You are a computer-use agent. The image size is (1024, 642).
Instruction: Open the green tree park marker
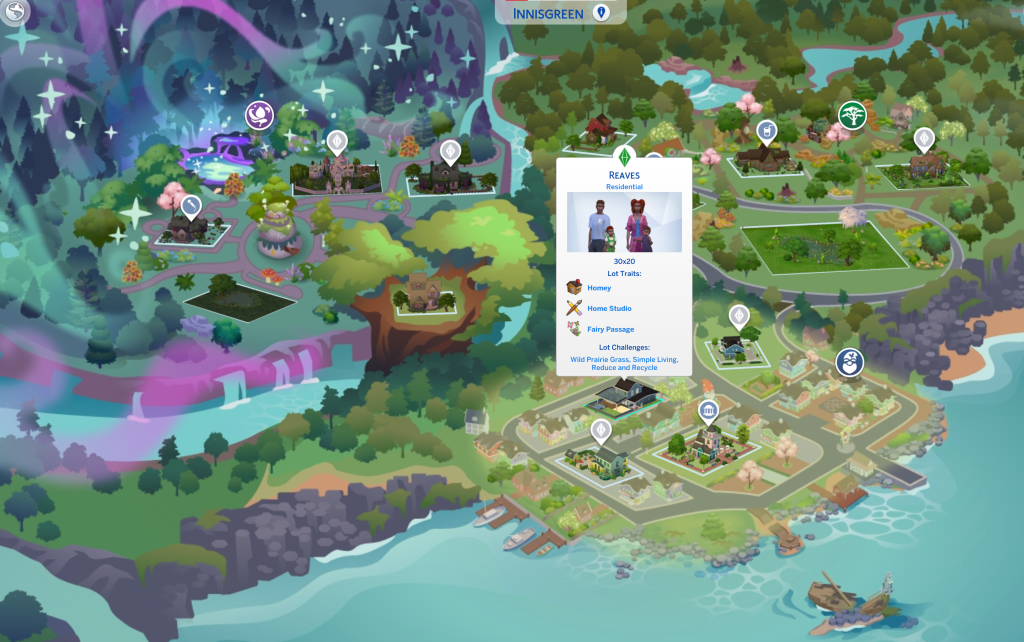(852, 115)
